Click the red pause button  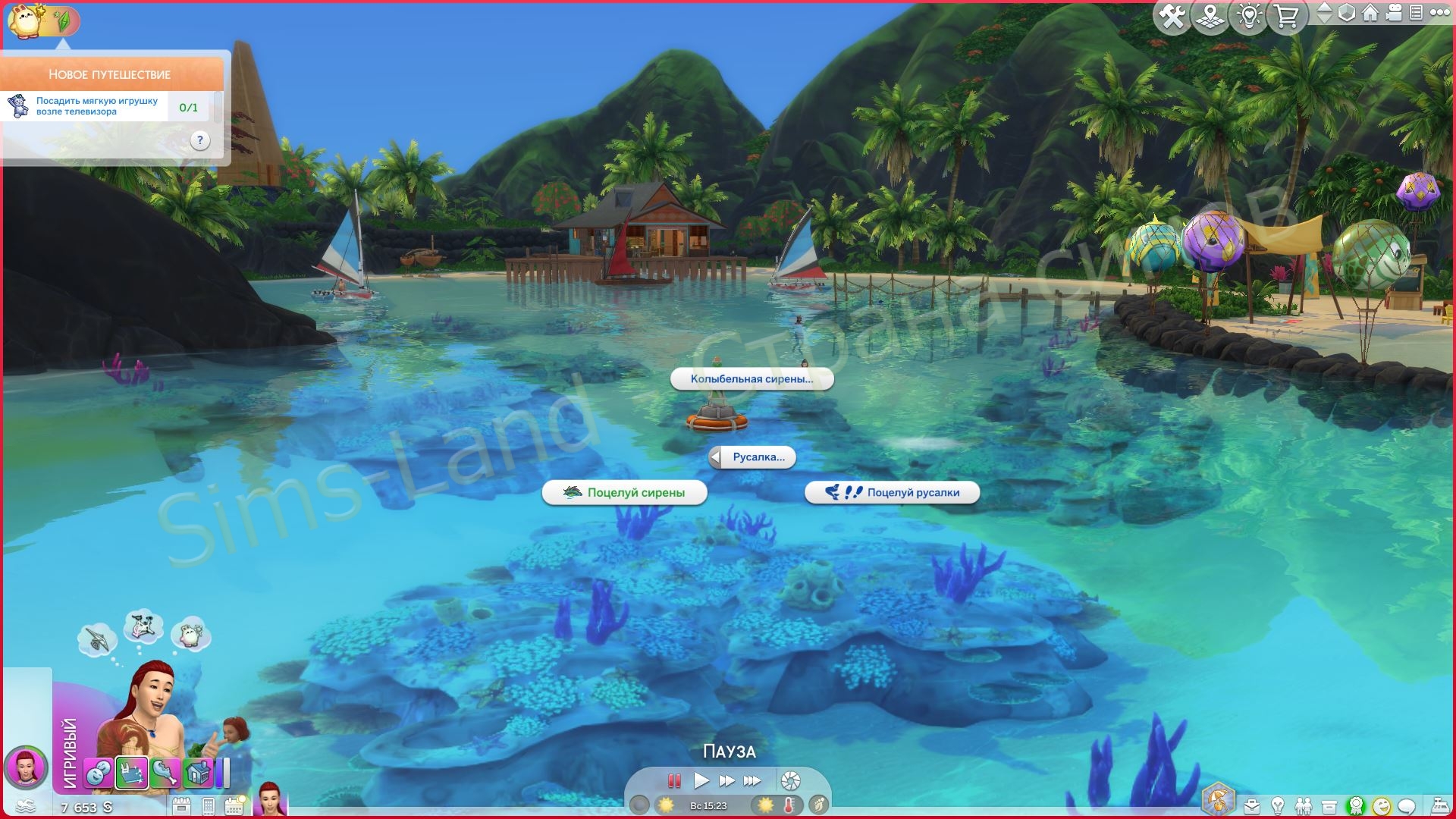click(673, 780)
